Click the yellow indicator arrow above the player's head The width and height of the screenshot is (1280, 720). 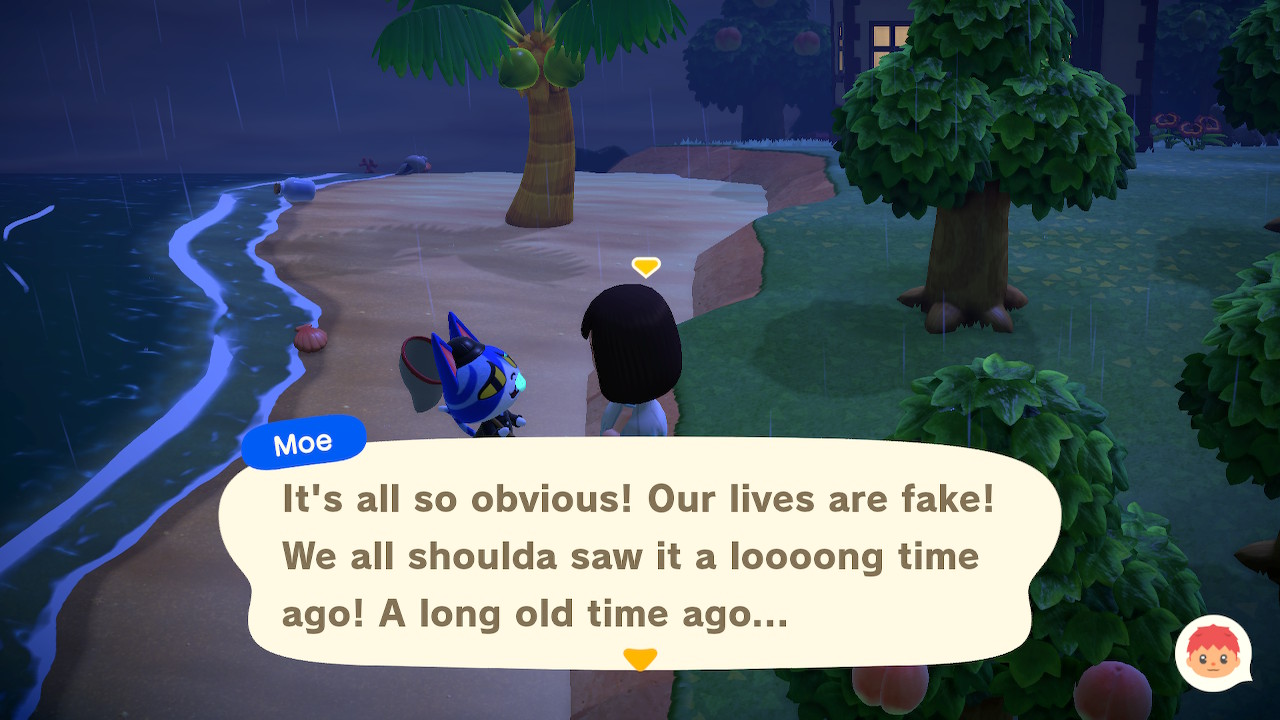(645, 267)
